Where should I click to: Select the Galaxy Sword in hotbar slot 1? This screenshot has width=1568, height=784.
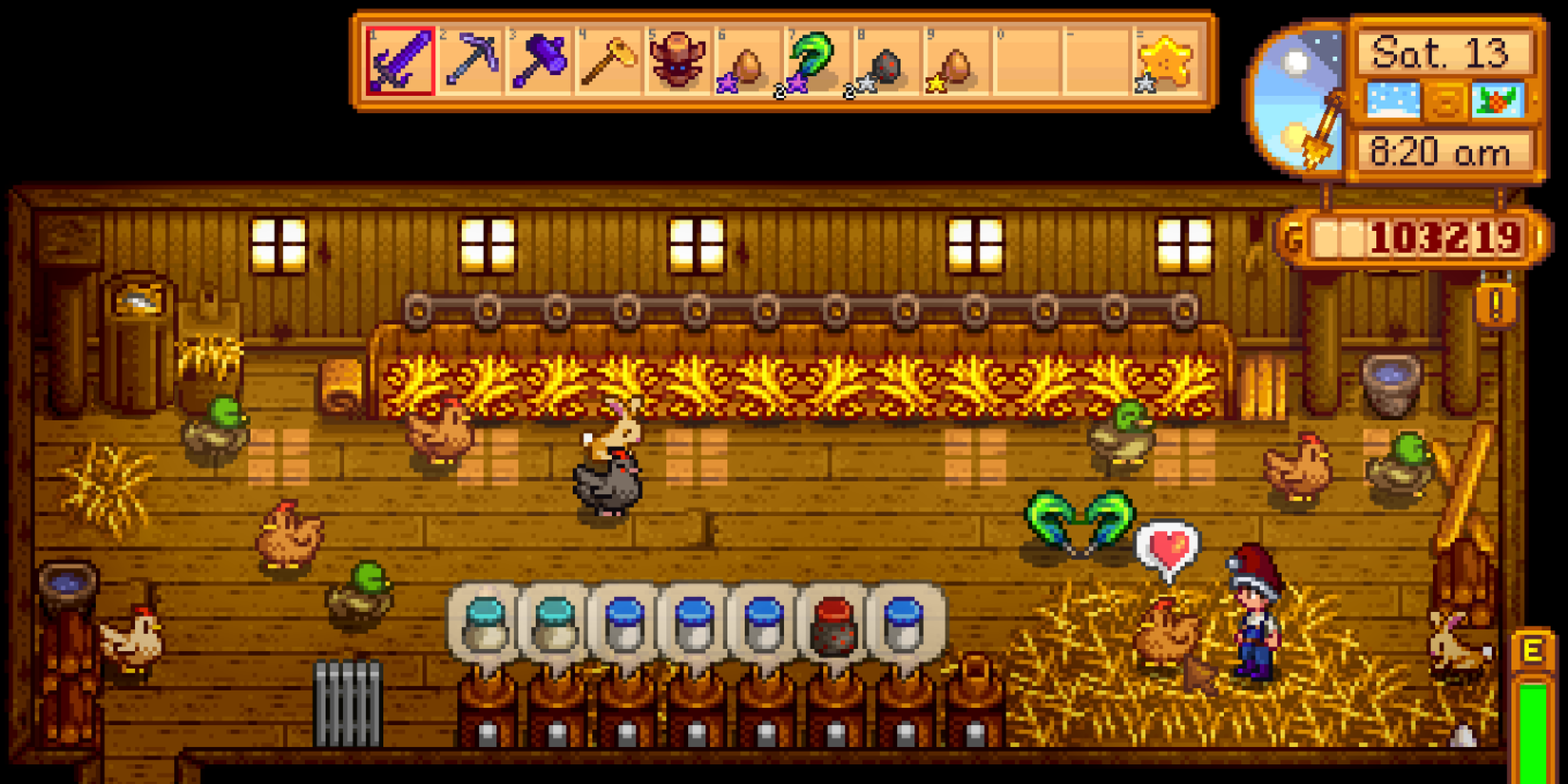[x=403, y=59]
